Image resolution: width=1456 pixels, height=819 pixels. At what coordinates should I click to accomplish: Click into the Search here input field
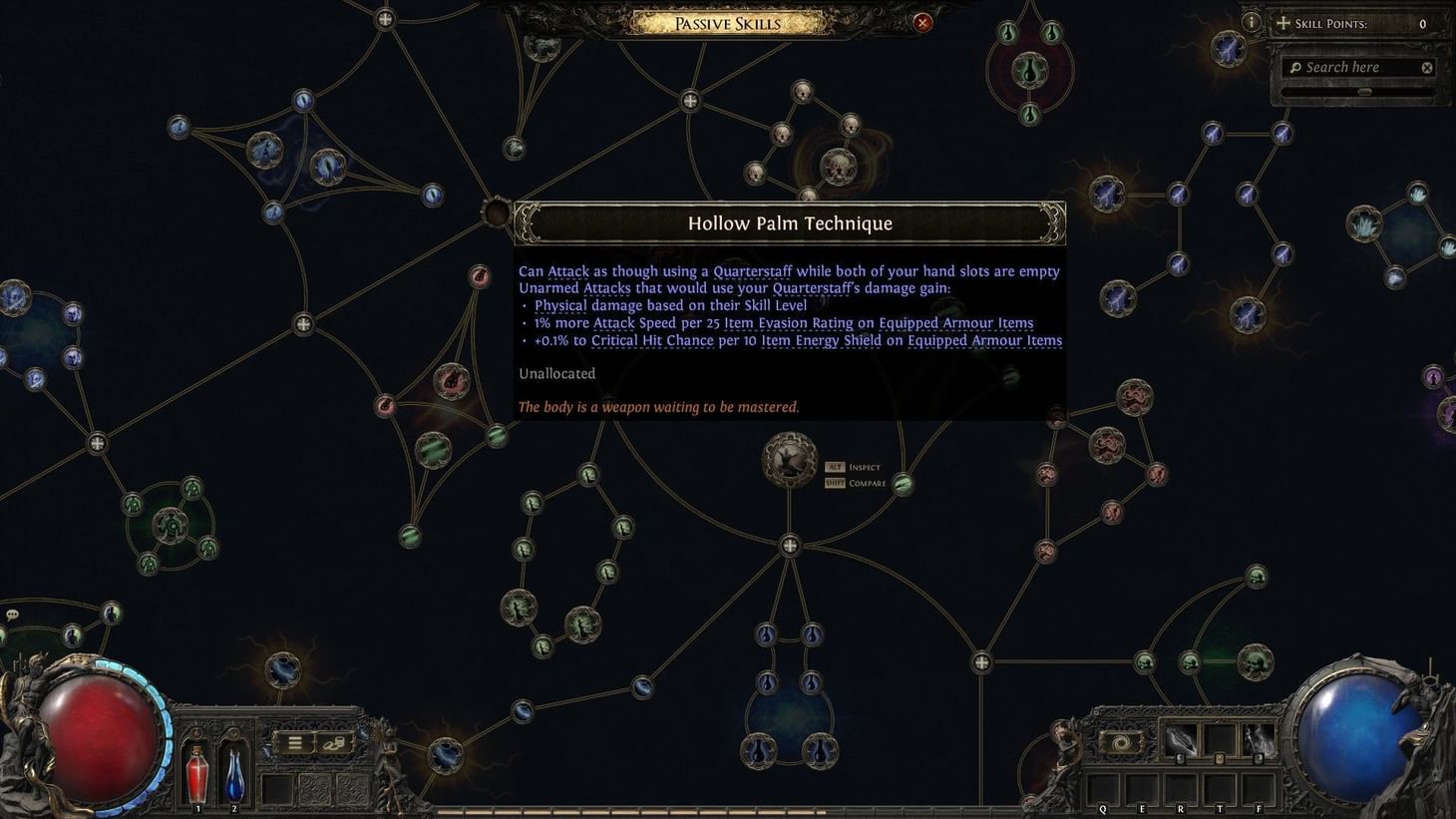tap(1356, 67)
